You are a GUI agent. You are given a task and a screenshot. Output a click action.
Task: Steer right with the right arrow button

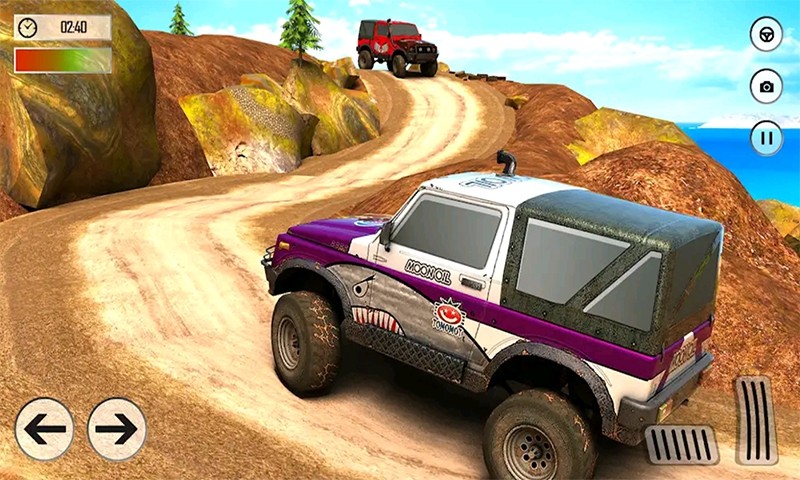coord(117,429)
